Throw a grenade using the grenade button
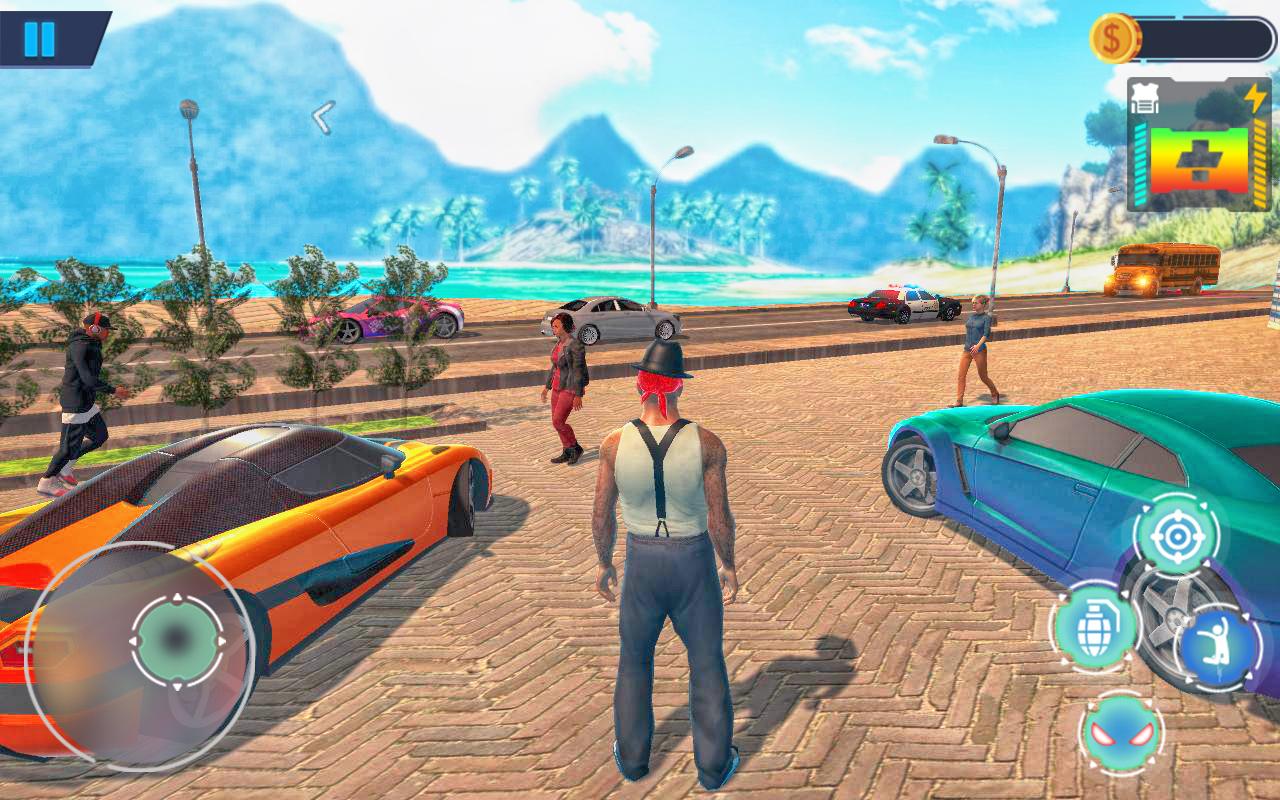This screenshot has height=800, width=1280. pos(1095,627)
